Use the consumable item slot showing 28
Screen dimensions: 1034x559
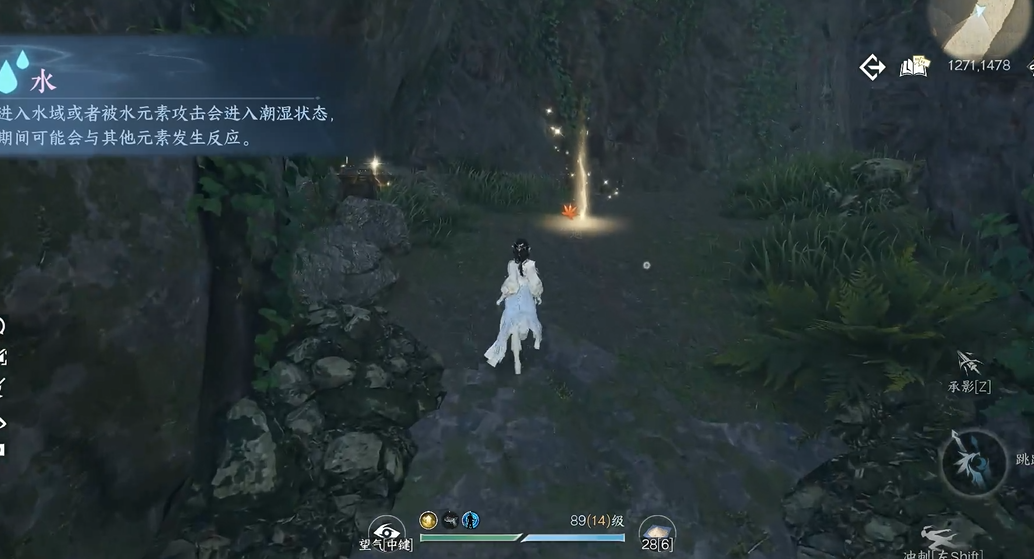coord(657,531)
